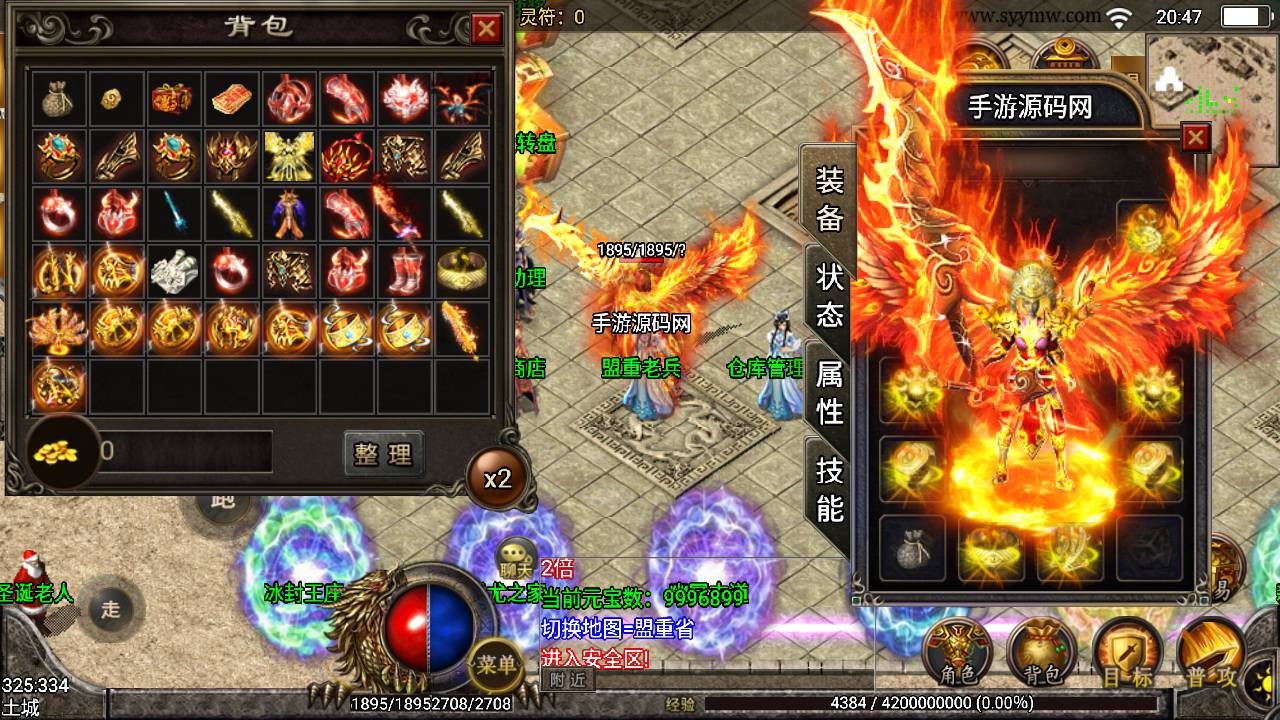Open the 菜单 menu button
The width and height of the screenshot is (1280, 720).
(496, 664)
